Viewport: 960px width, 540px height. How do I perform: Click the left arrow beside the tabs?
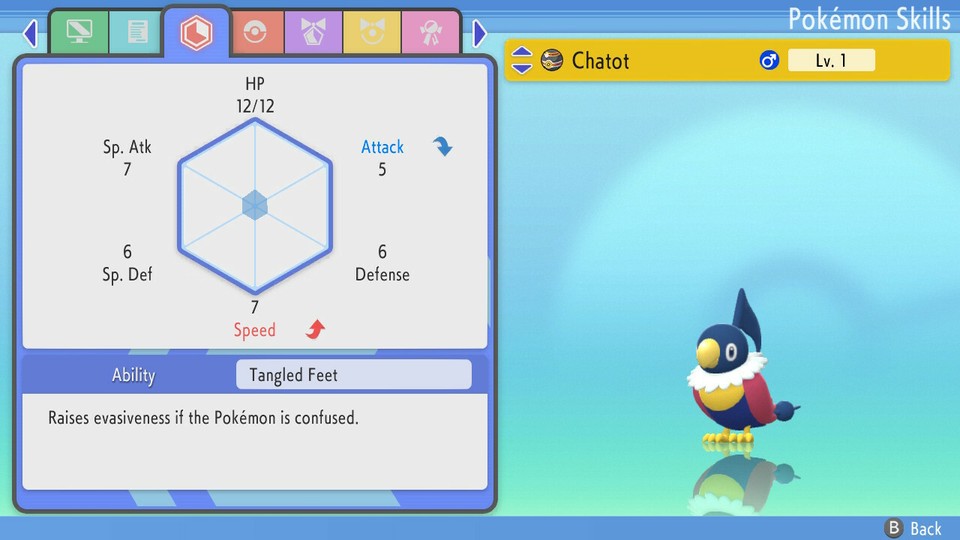coord(30,34)
